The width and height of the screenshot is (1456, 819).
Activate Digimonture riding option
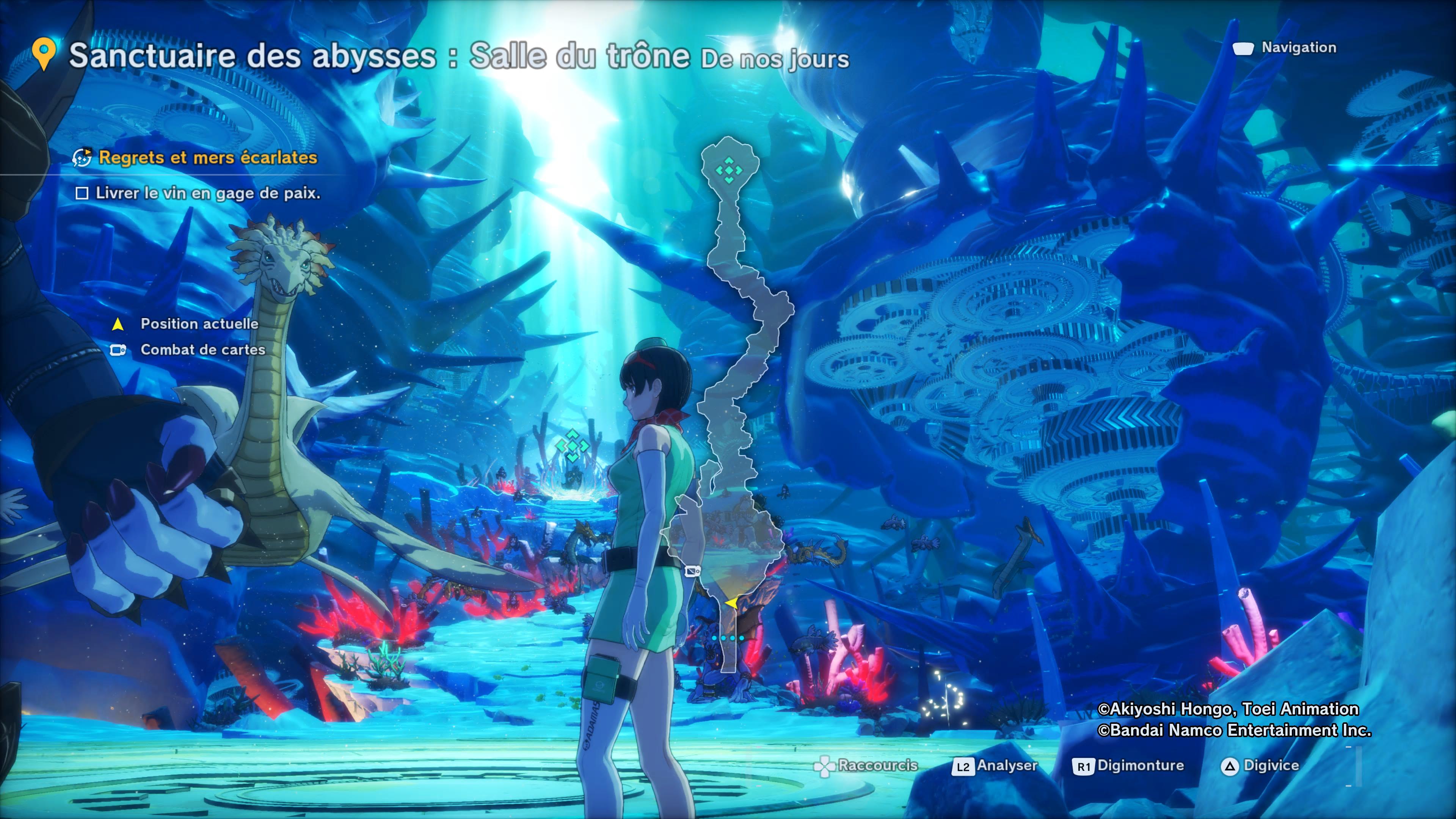[1128, 766]
